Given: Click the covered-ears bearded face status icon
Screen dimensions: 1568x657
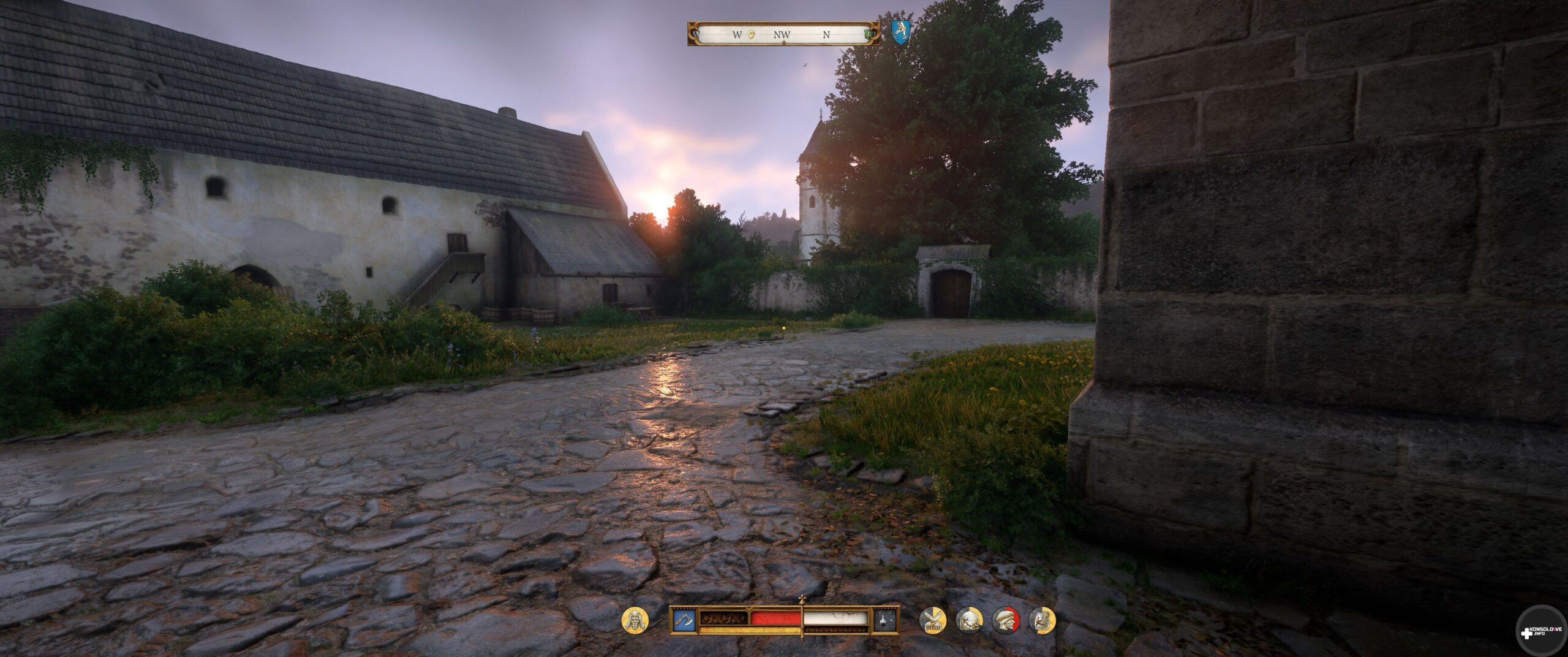Looking at the screenshot, I should point(635,620).
